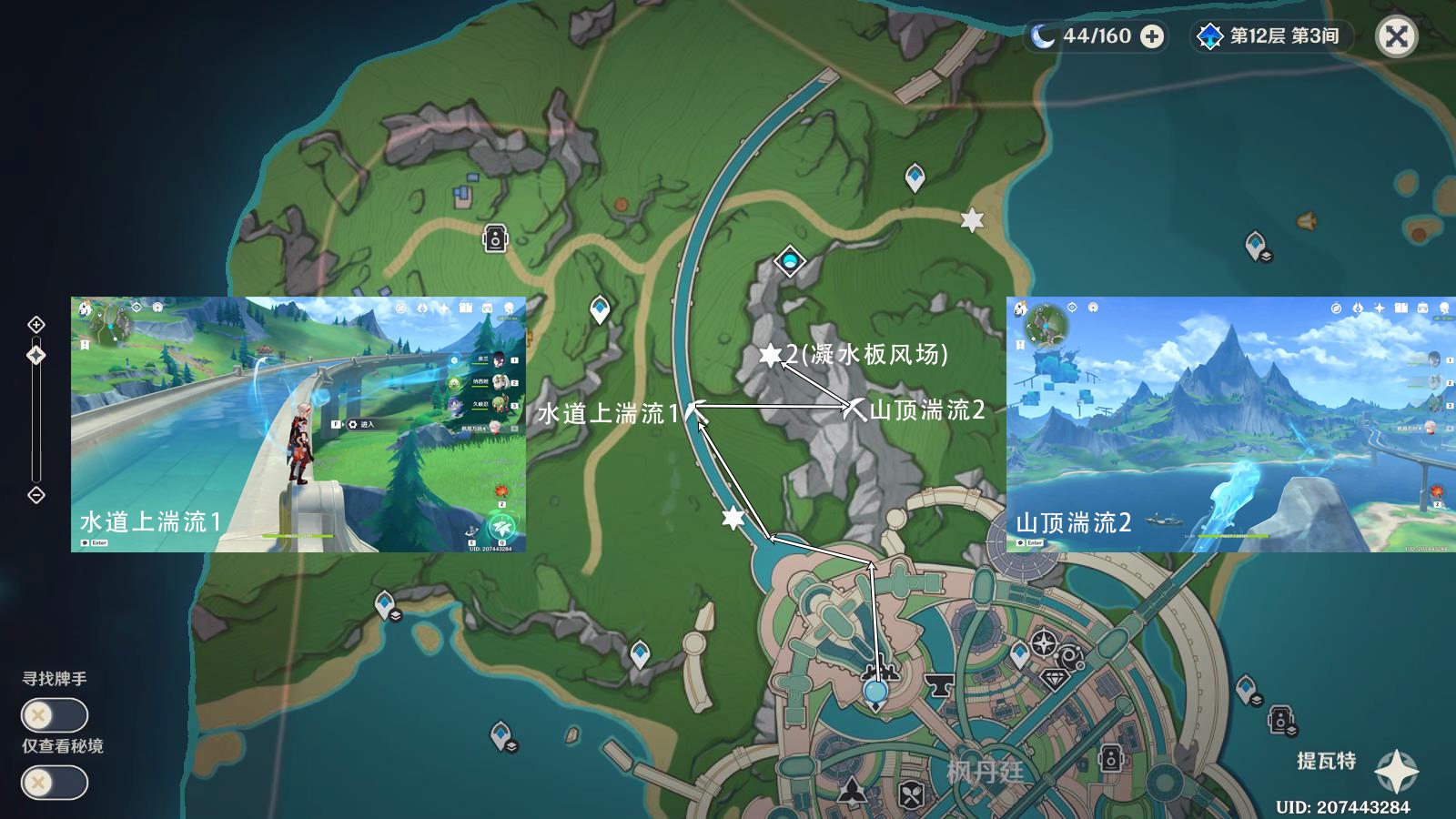Close the map with the X button

click(1396, 36)
